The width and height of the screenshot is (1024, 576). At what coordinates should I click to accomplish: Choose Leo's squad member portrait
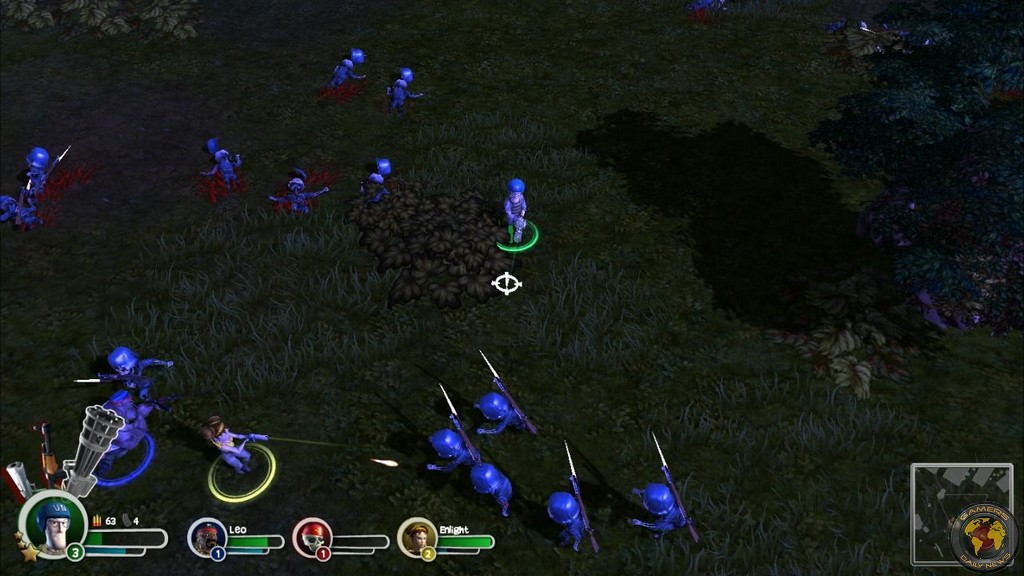207,537
